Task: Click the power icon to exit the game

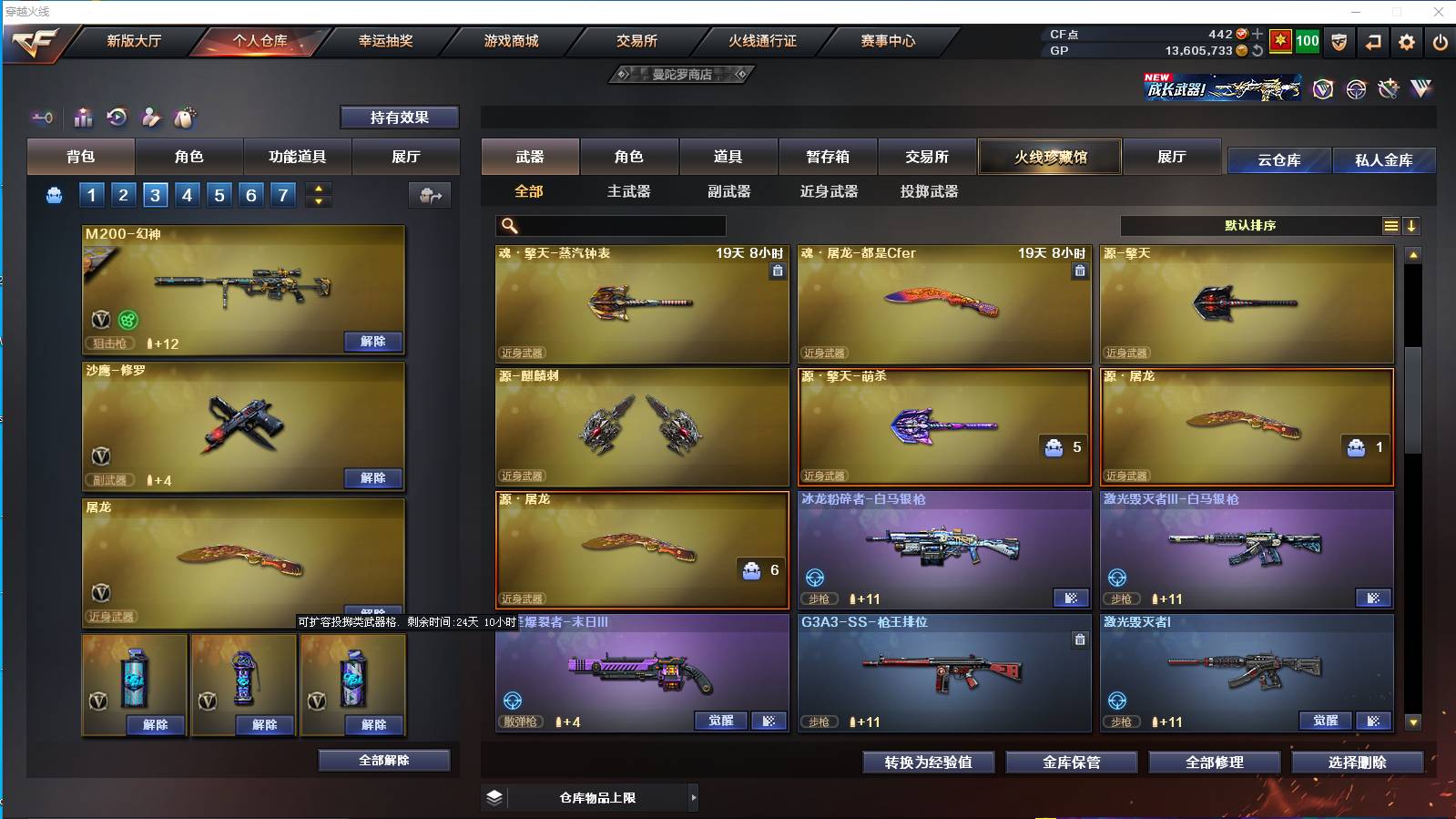Action: (x=1440, y=43)
